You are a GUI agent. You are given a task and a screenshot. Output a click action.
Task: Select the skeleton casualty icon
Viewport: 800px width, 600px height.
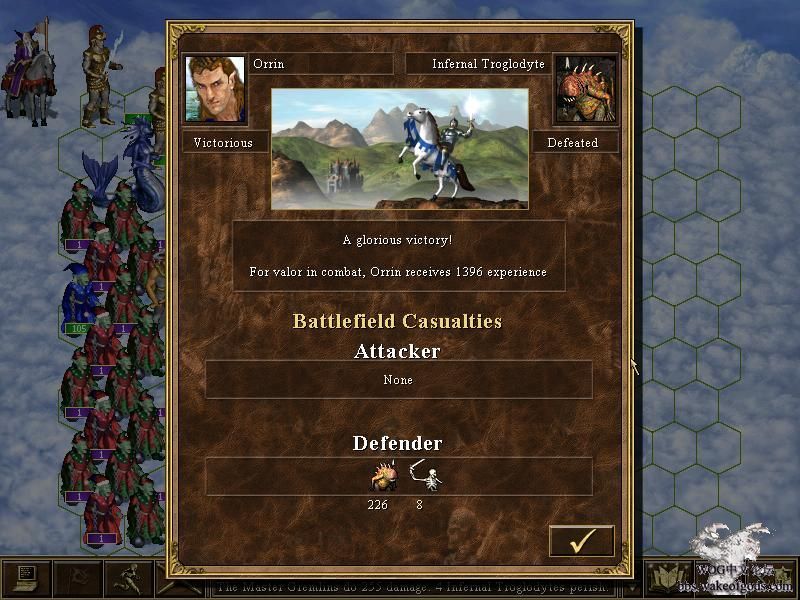click(x=428, y=478)
